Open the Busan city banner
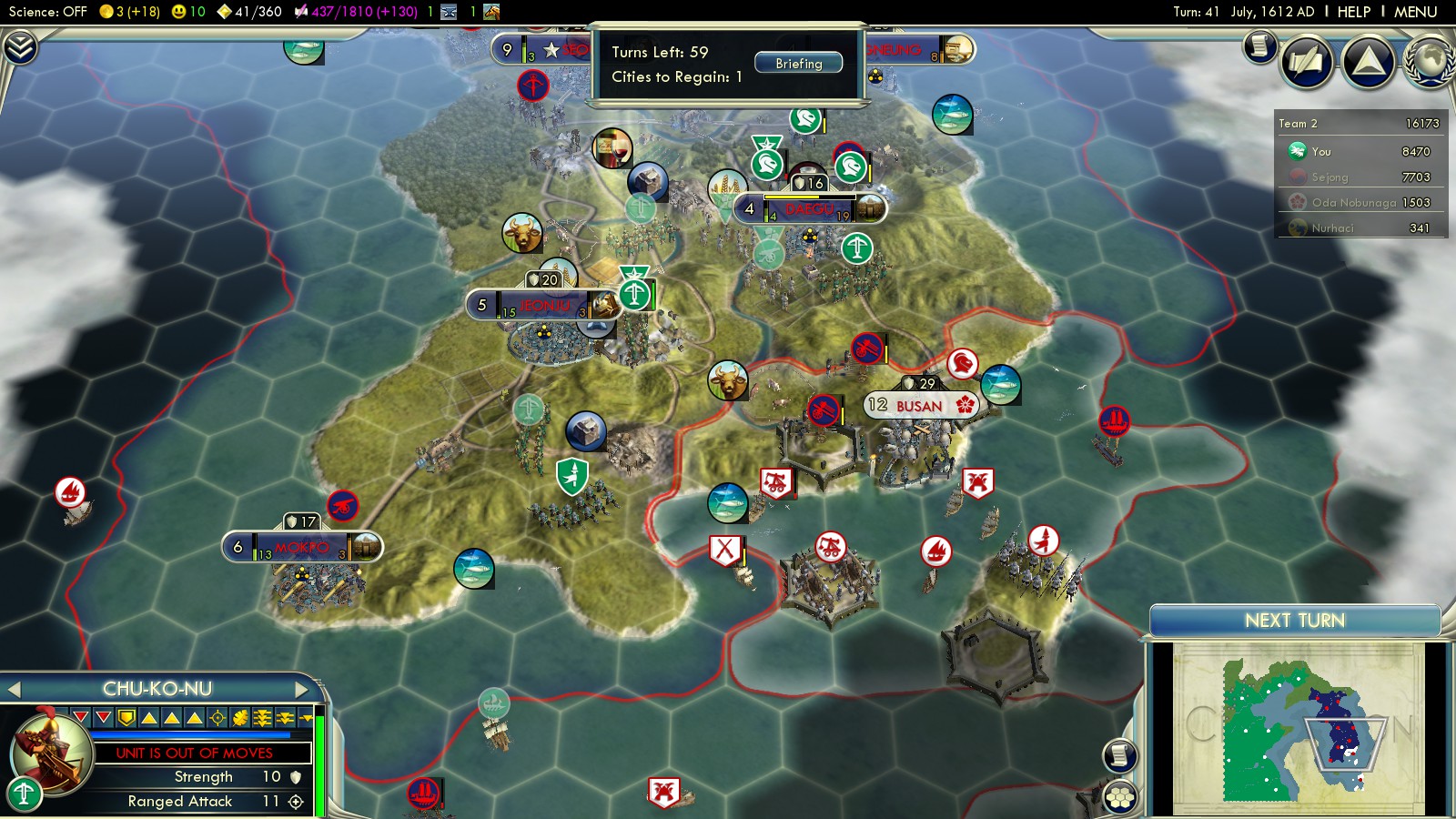The height and width of the screenshot is (819, 1456). point(919,406)
